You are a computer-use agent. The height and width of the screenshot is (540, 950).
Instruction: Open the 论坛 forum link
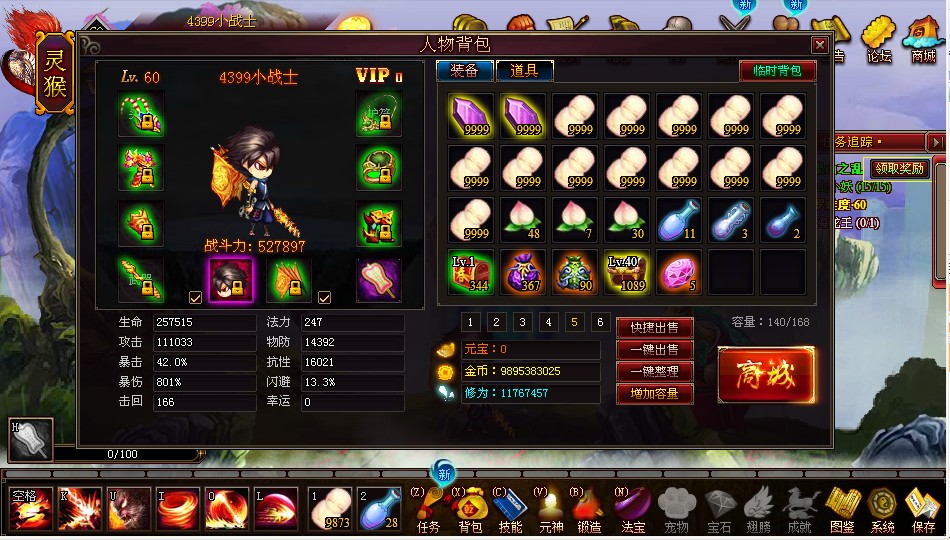(x=877, y=40)
